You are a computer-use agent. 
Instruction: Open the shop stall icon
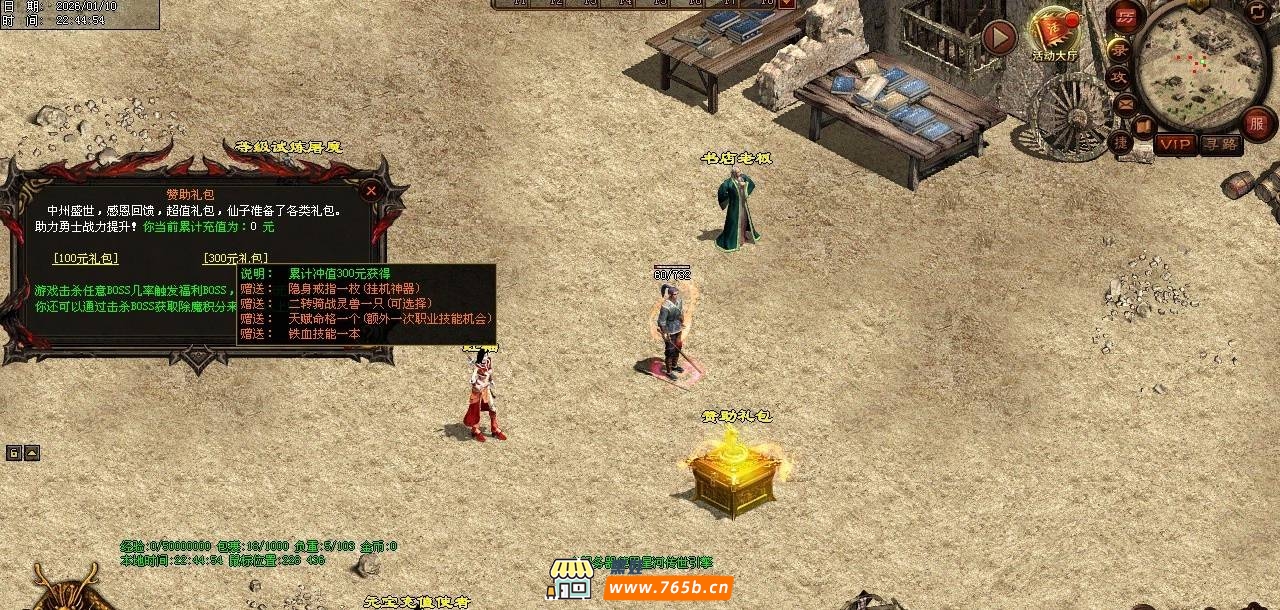pos(570,579)
